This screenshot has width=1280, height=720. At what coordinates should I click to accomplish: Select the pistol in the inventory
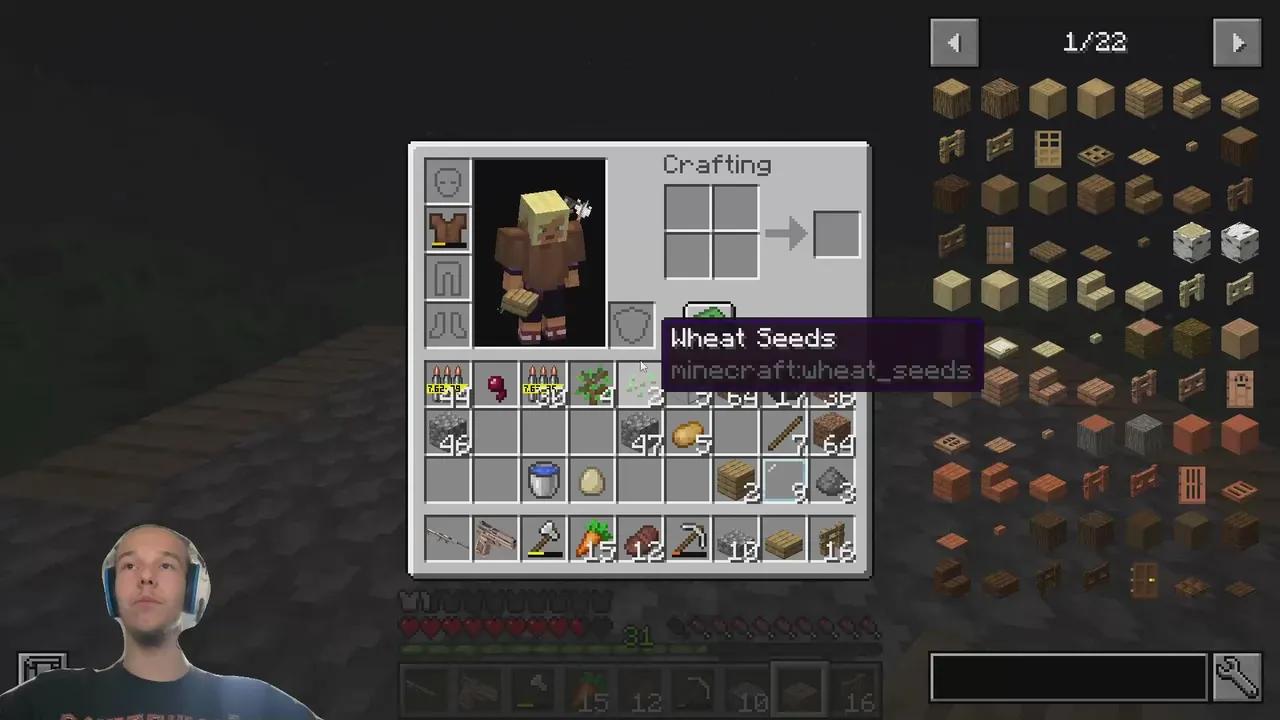point(495,540)
